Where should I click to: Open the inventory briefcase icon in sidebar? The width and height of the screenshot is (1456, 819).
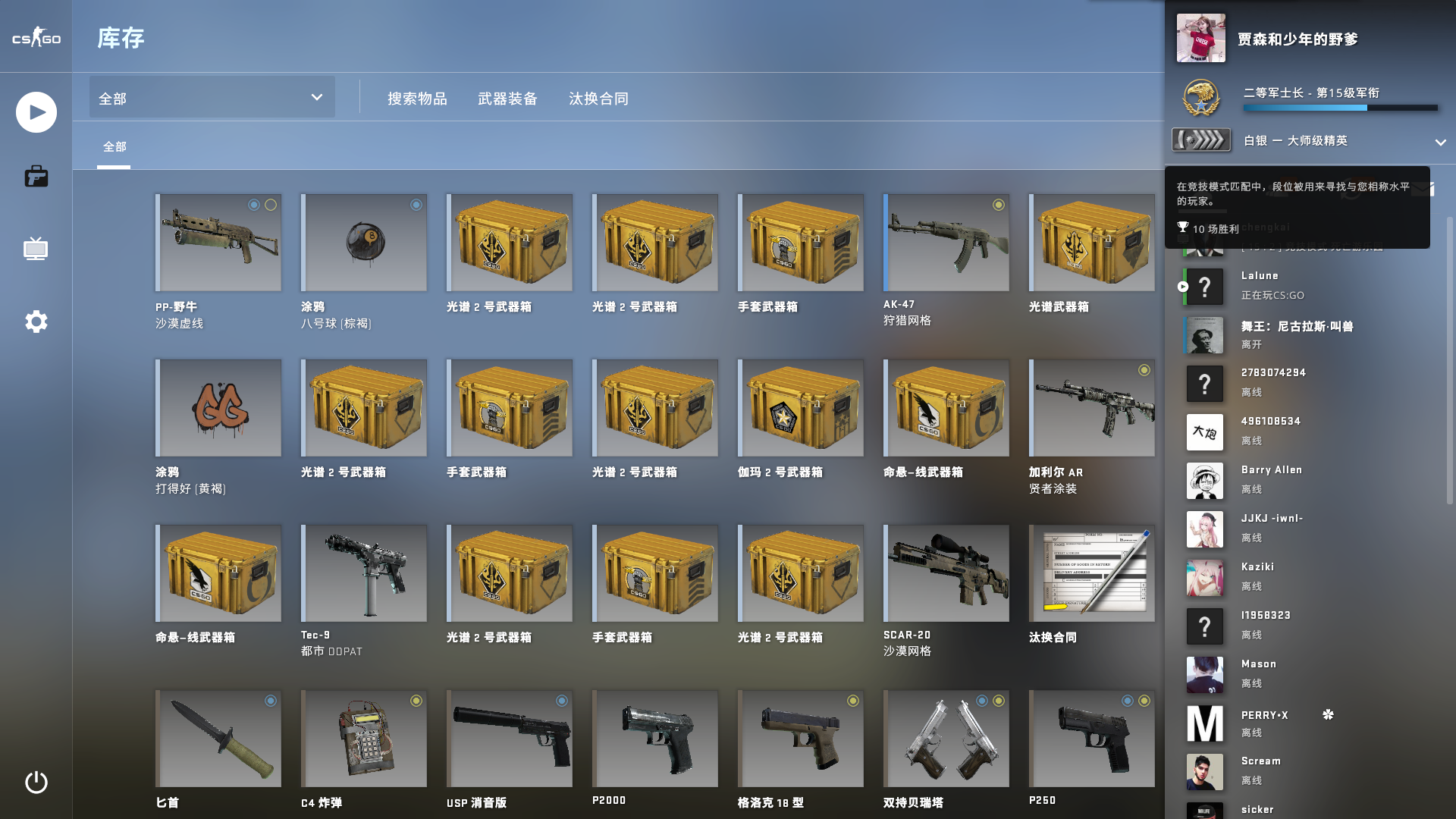point(36,176)
